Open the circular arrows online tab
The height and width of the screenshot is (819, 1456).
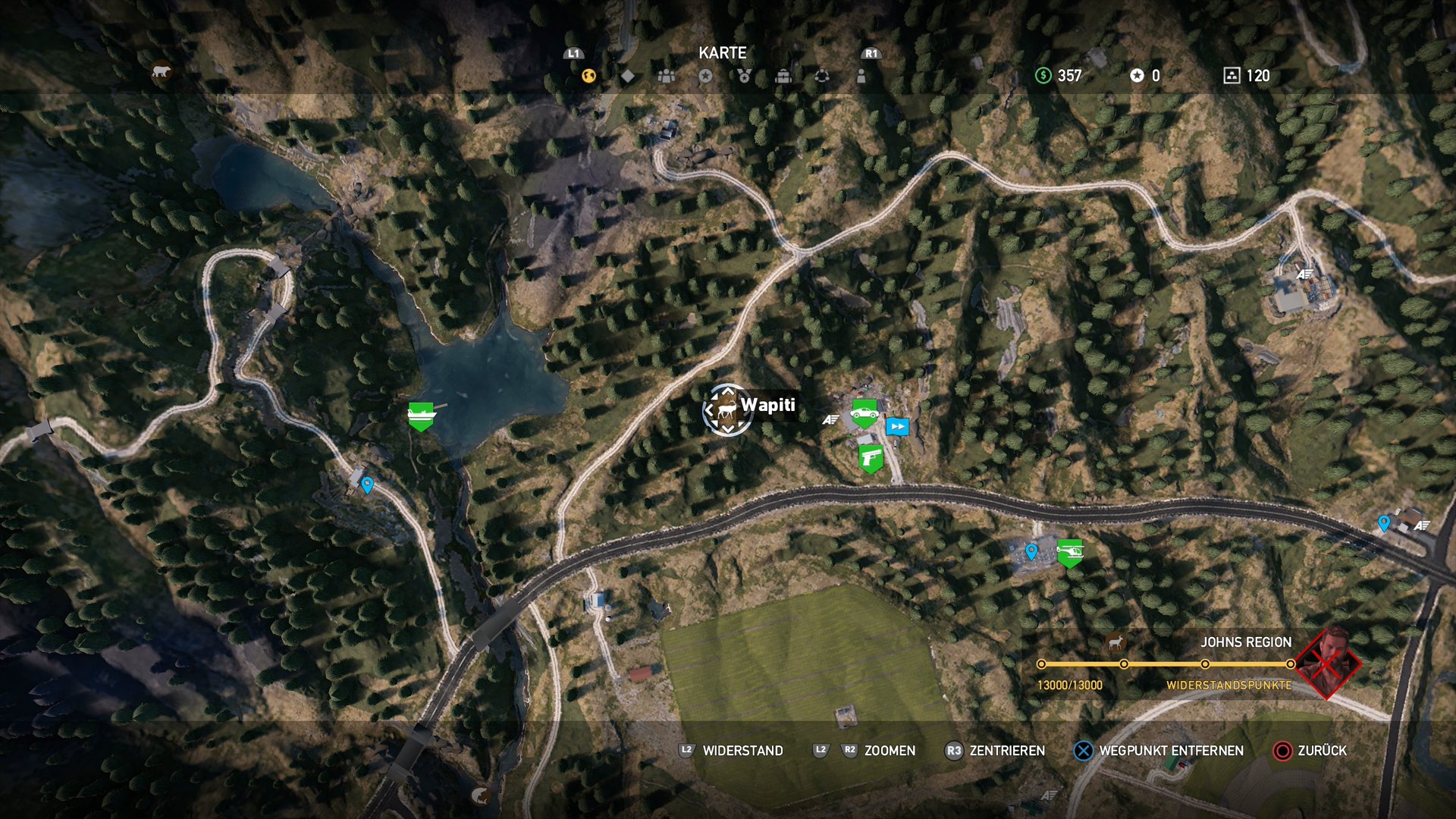pos(822,76)
